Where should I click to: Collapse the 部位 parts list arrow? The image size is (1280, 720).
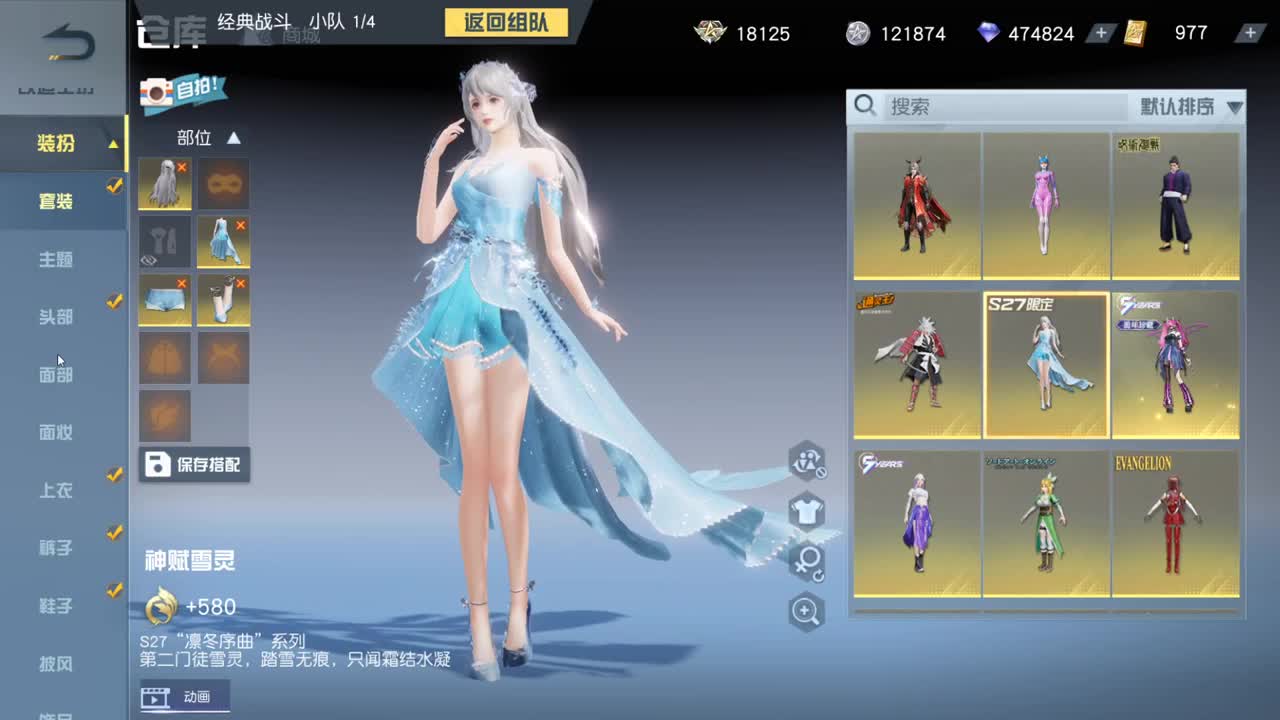(x=232, y=138)
